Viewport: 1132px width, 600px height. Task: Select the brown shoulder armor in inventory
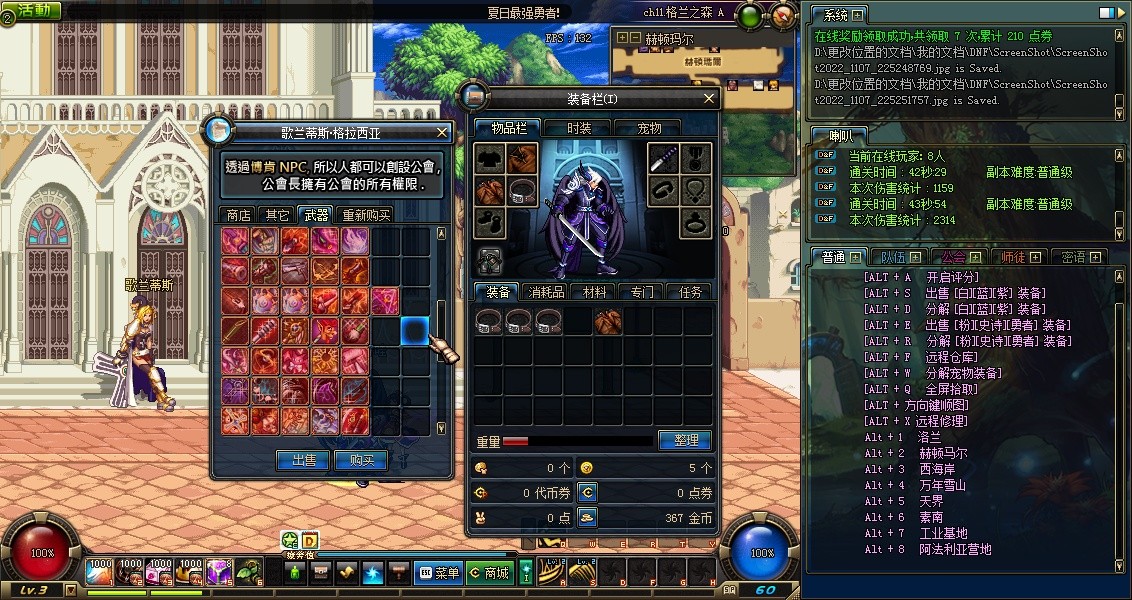[x=608, y=321]
